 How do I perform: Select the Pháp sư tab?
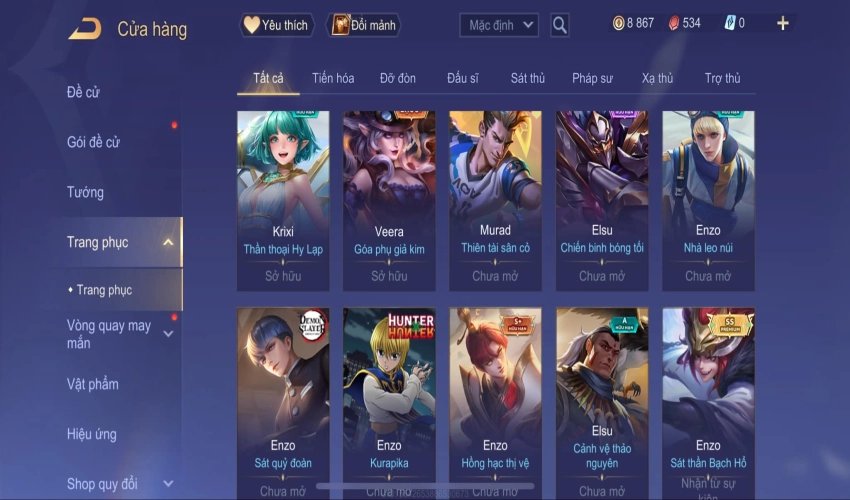tap(592, 78)
